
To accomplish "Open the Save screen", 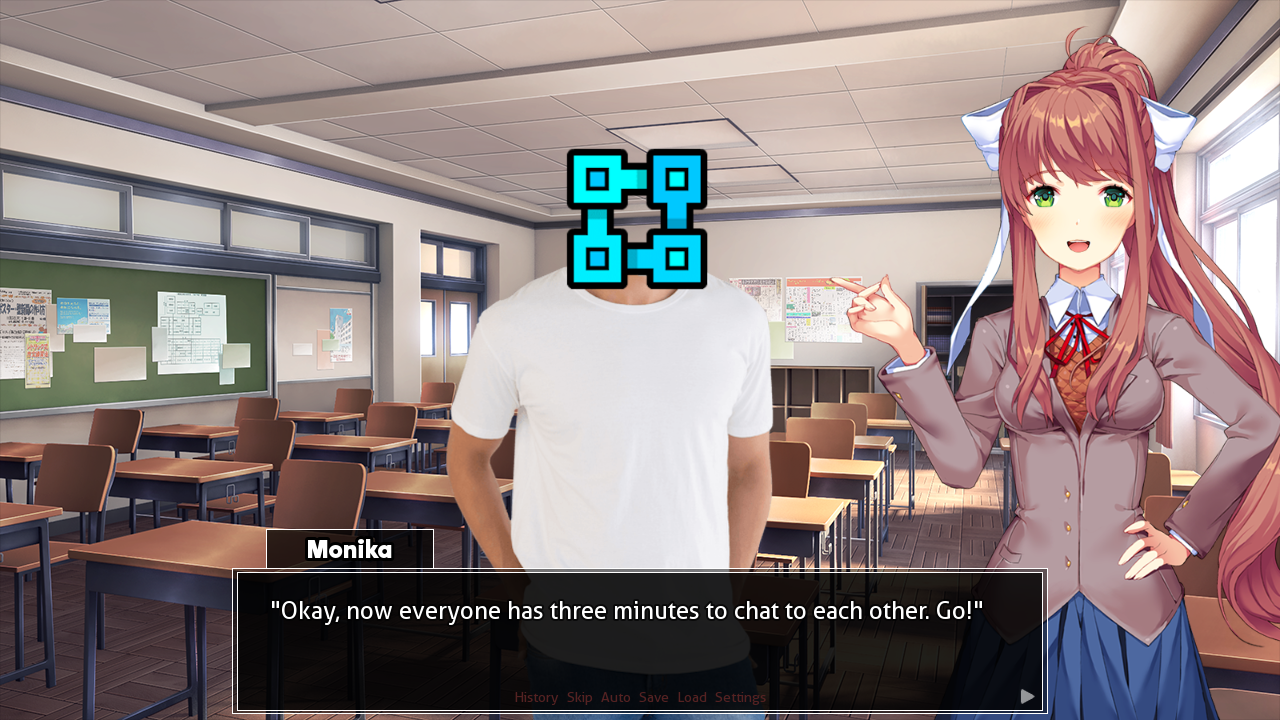I will 654,697.
